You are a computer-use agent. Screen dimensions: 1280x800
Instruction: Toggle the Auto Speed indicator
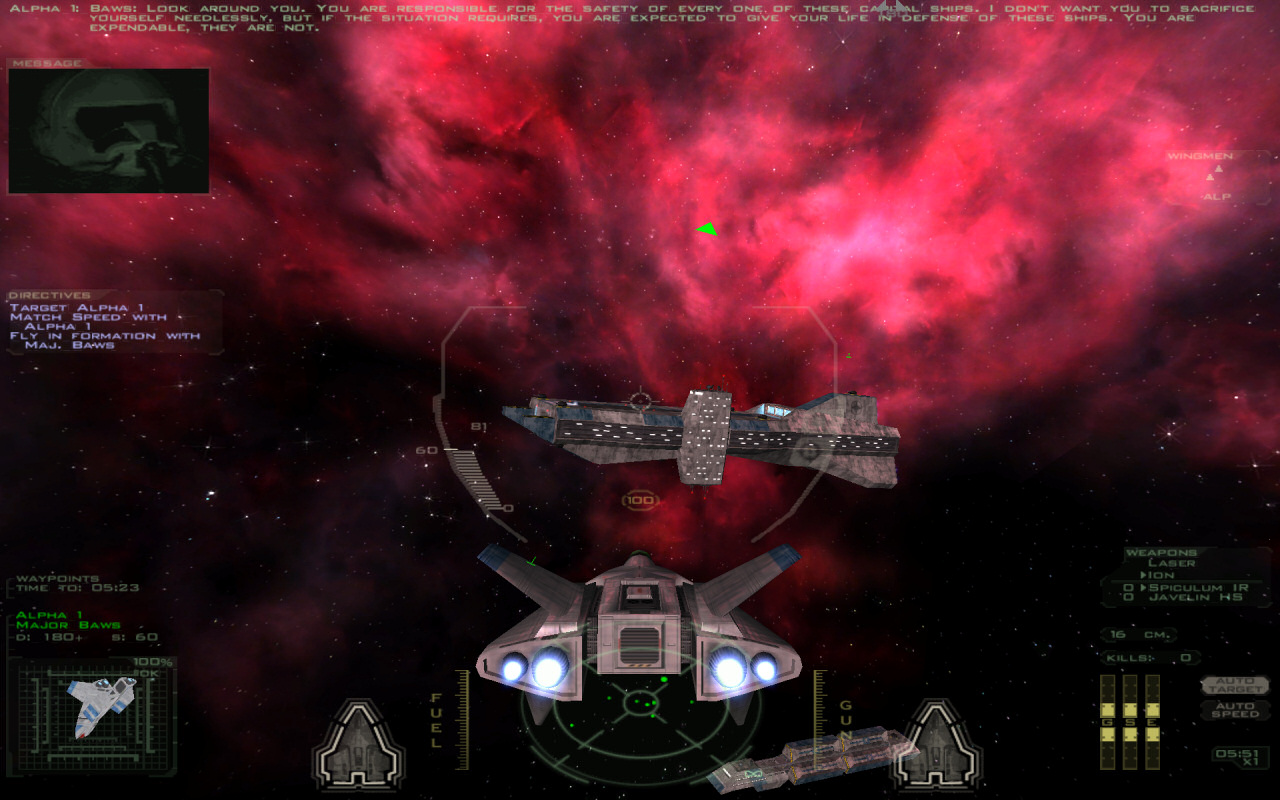[1234, 709]
